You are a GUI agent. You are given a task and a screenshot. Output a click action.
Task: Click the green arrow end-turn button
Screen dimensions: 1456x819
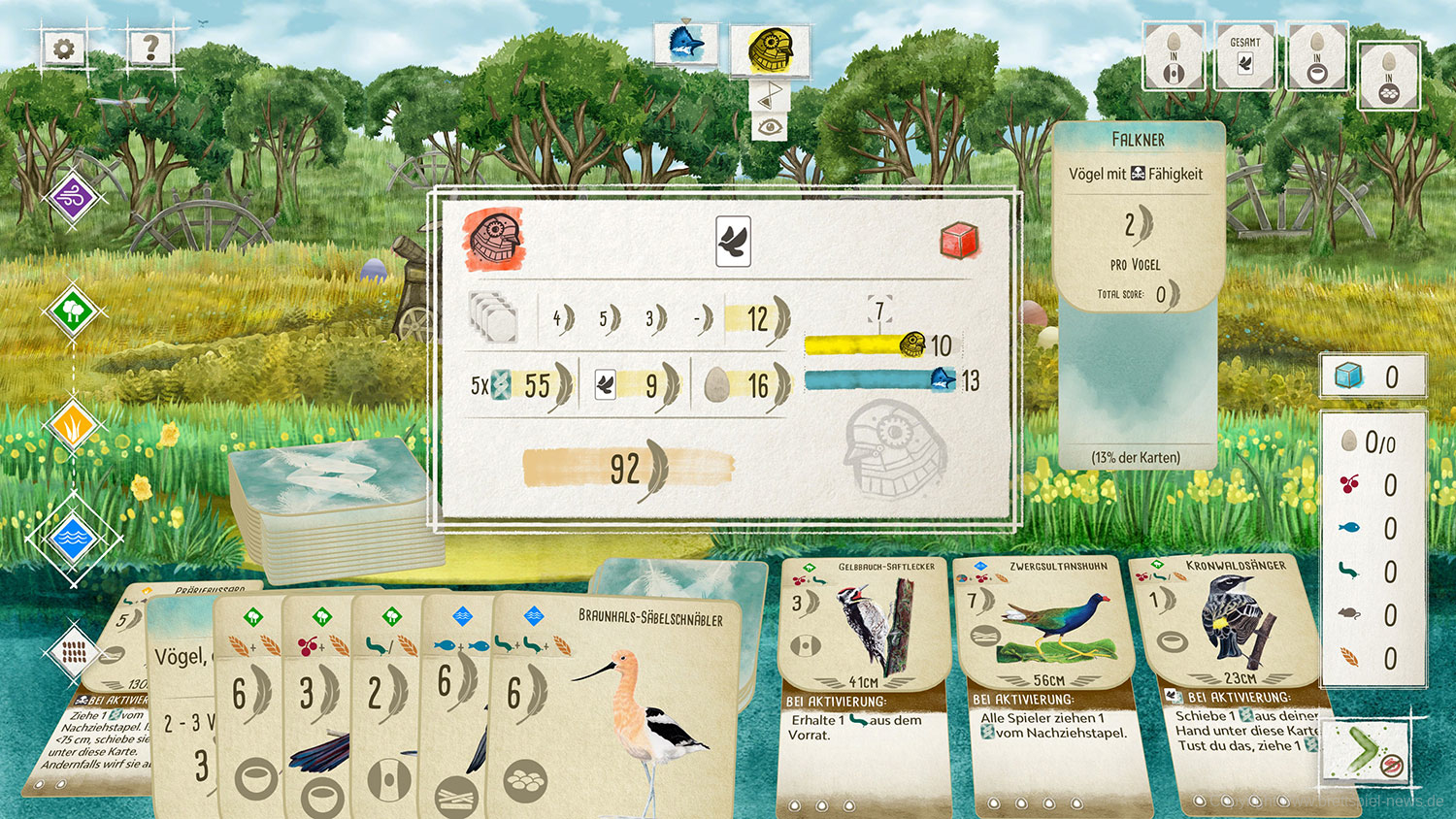[1369, 750]
